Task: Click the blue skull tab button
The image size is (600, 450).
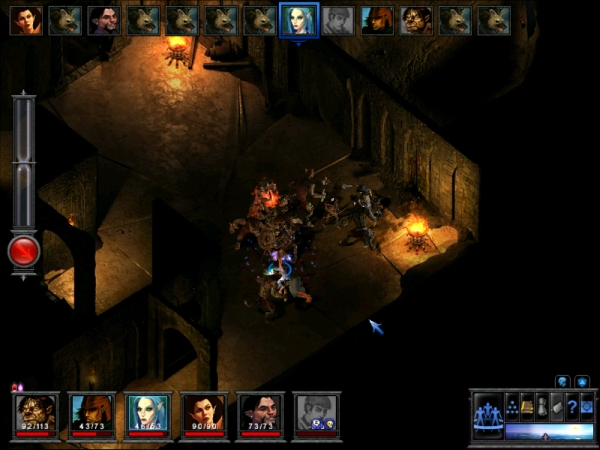Action: click(x=563, y=381)
